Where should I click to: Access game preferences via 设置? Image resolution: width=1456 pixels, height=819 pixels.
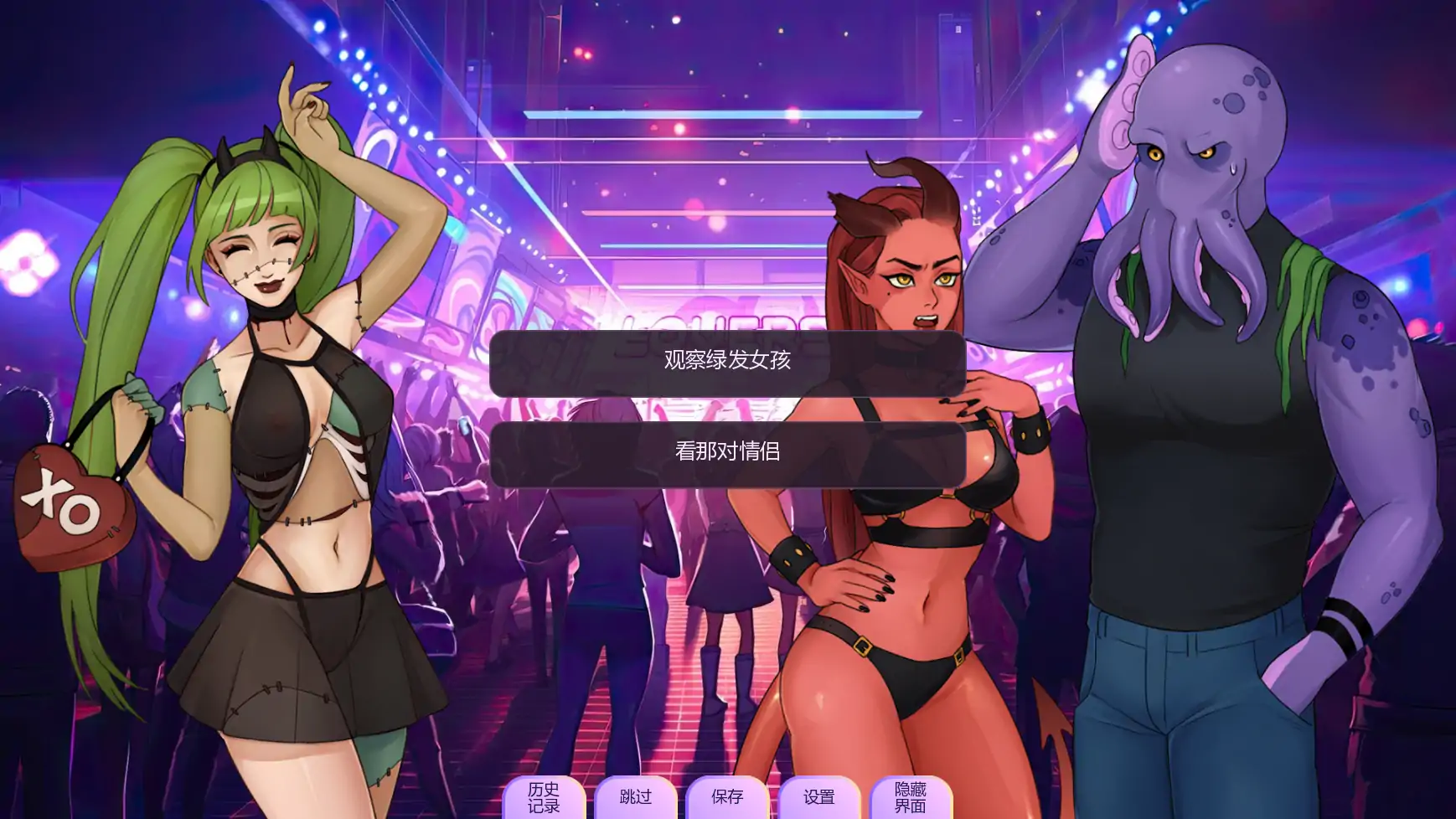pos(821,796)
